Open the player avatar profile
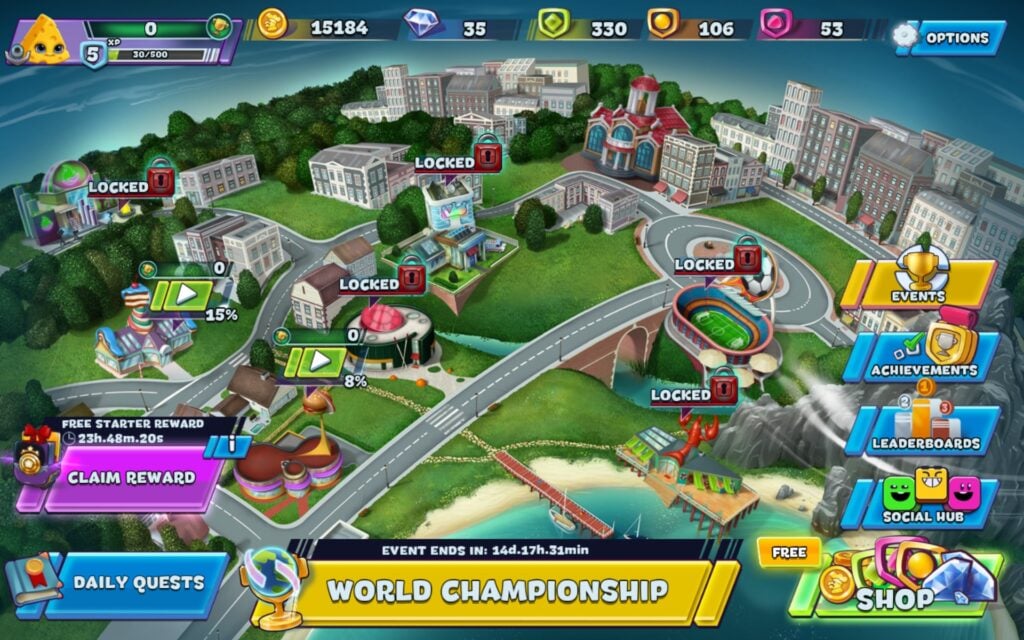The width and height of the screenshot is (1024, 640). point(42,40)
